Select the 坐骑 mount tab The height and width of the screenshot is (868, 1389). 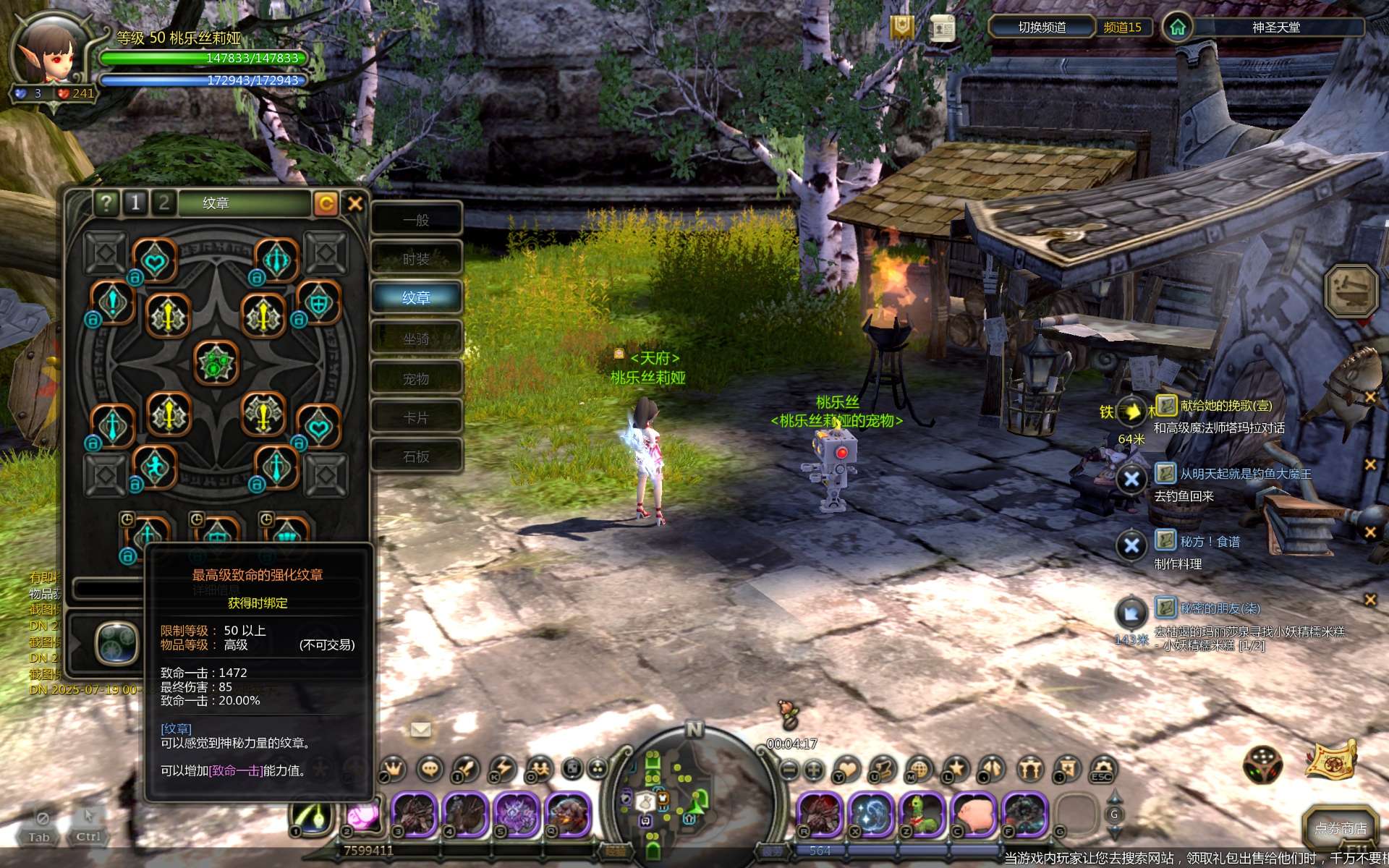click(x=417, y=339)
